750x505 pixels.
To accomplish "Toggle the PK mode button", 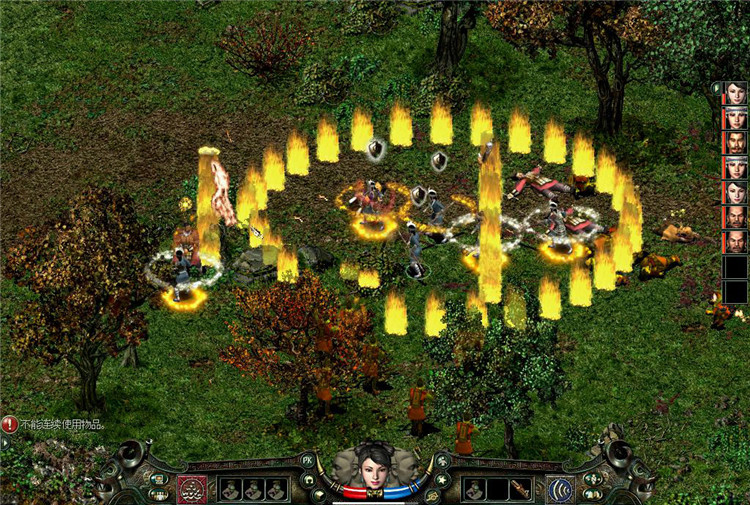I will 308,461.
